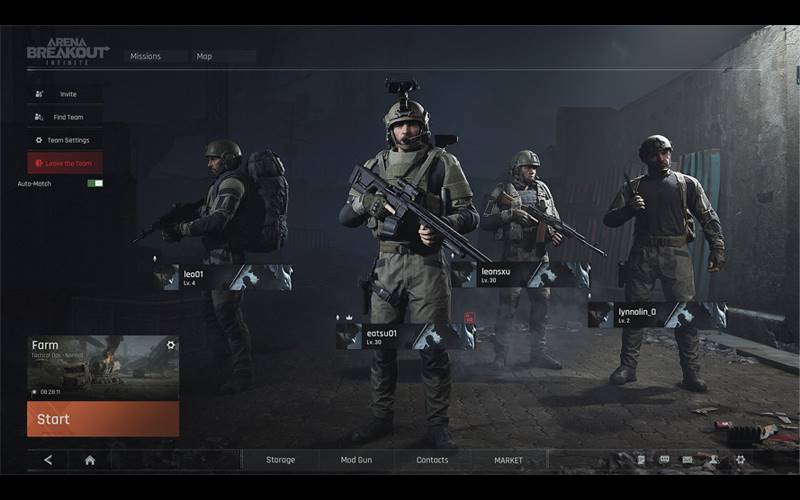The height and width of the screenshot is (500, 800).
Task: Select the eatsu01 player nameplate
Action: coord(405,337)
